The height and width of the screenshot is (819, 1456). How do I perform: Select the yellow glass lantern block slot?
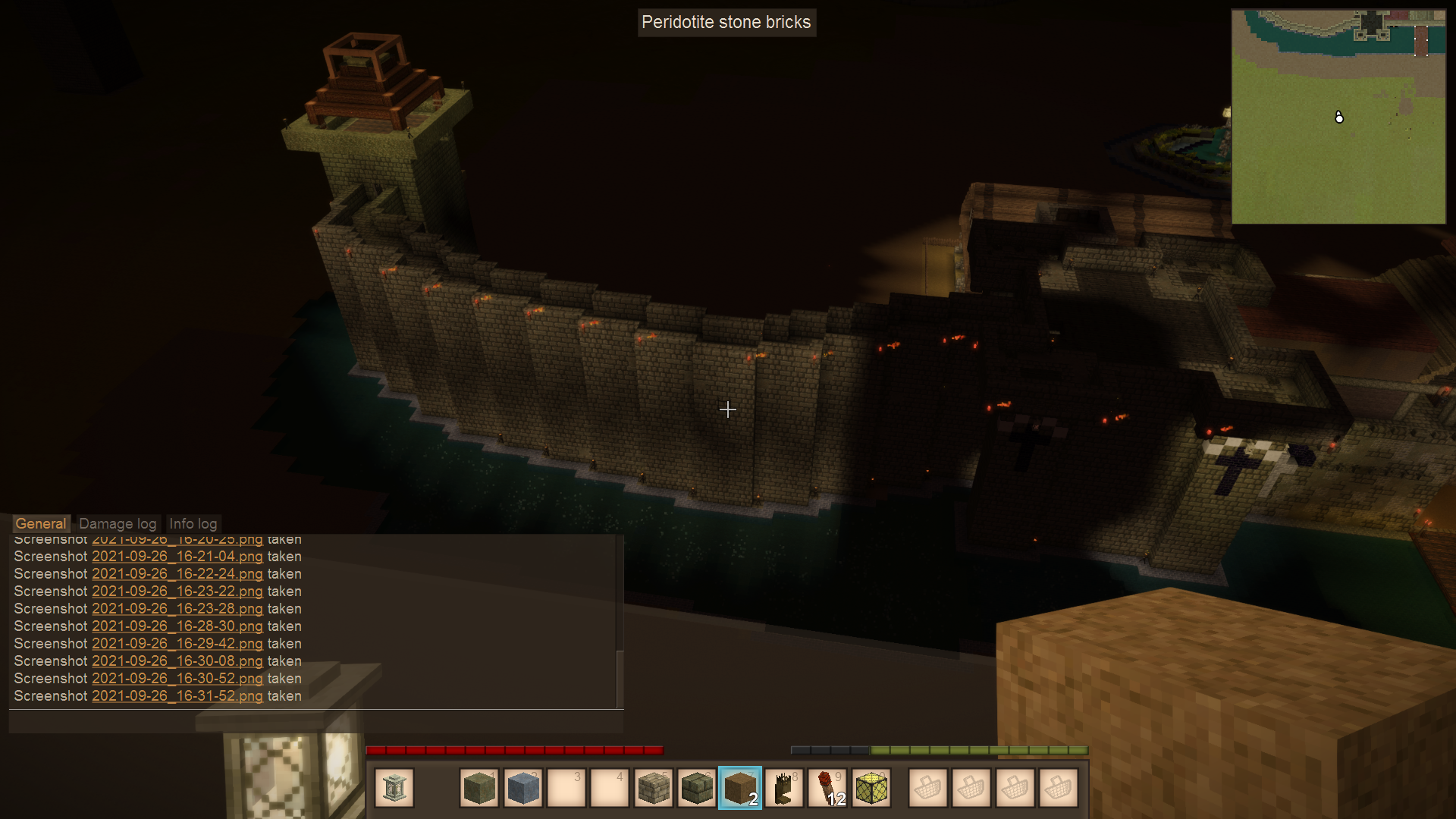coord(871,789)
